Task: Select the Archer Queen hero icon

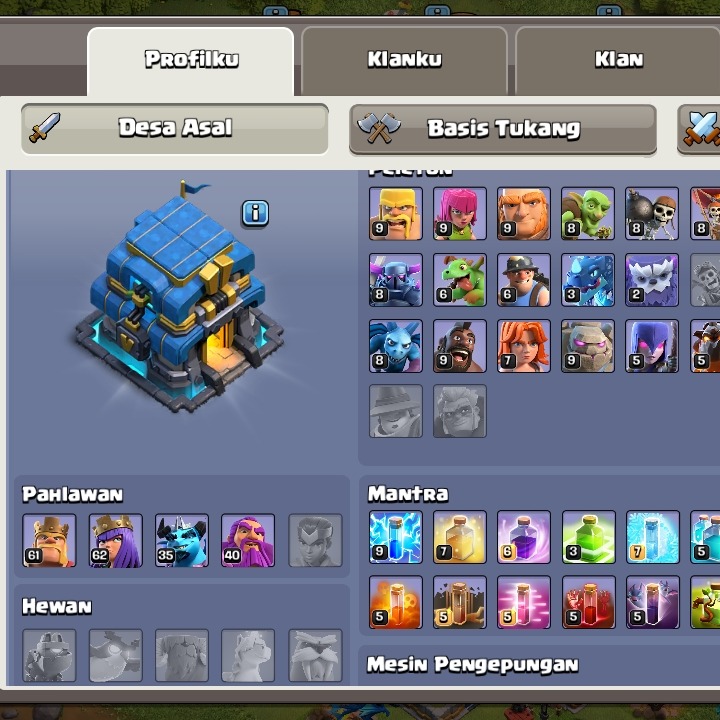Action: coord(115,540)
